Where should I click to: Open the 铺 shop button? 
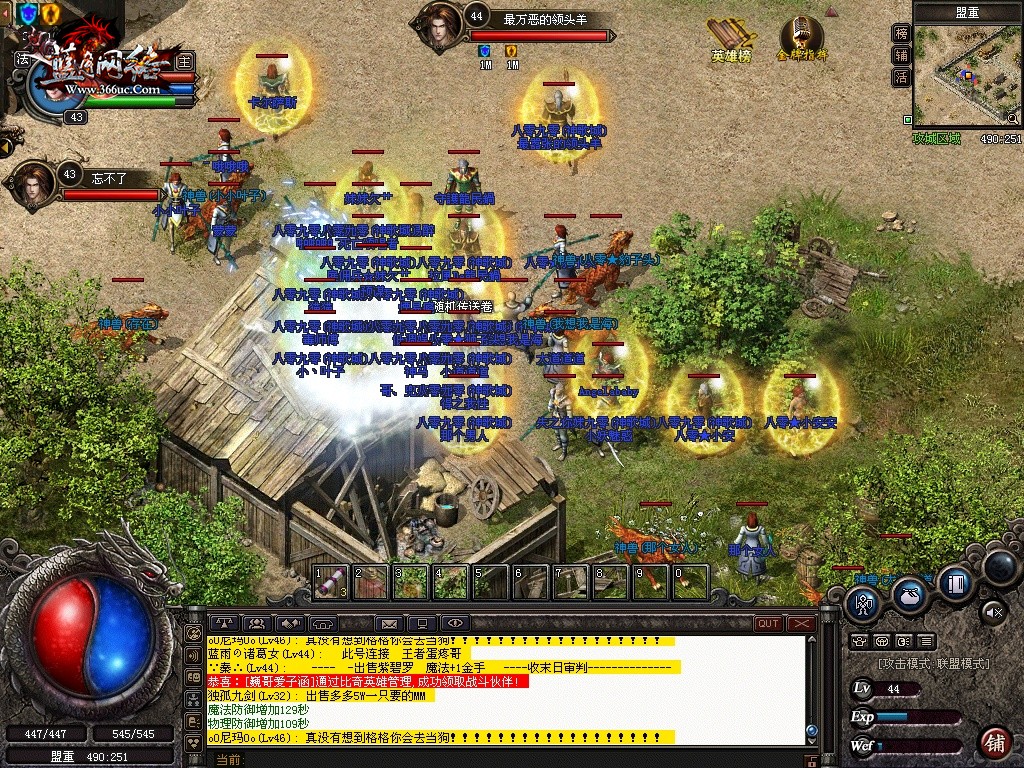[x=995, y=742]
